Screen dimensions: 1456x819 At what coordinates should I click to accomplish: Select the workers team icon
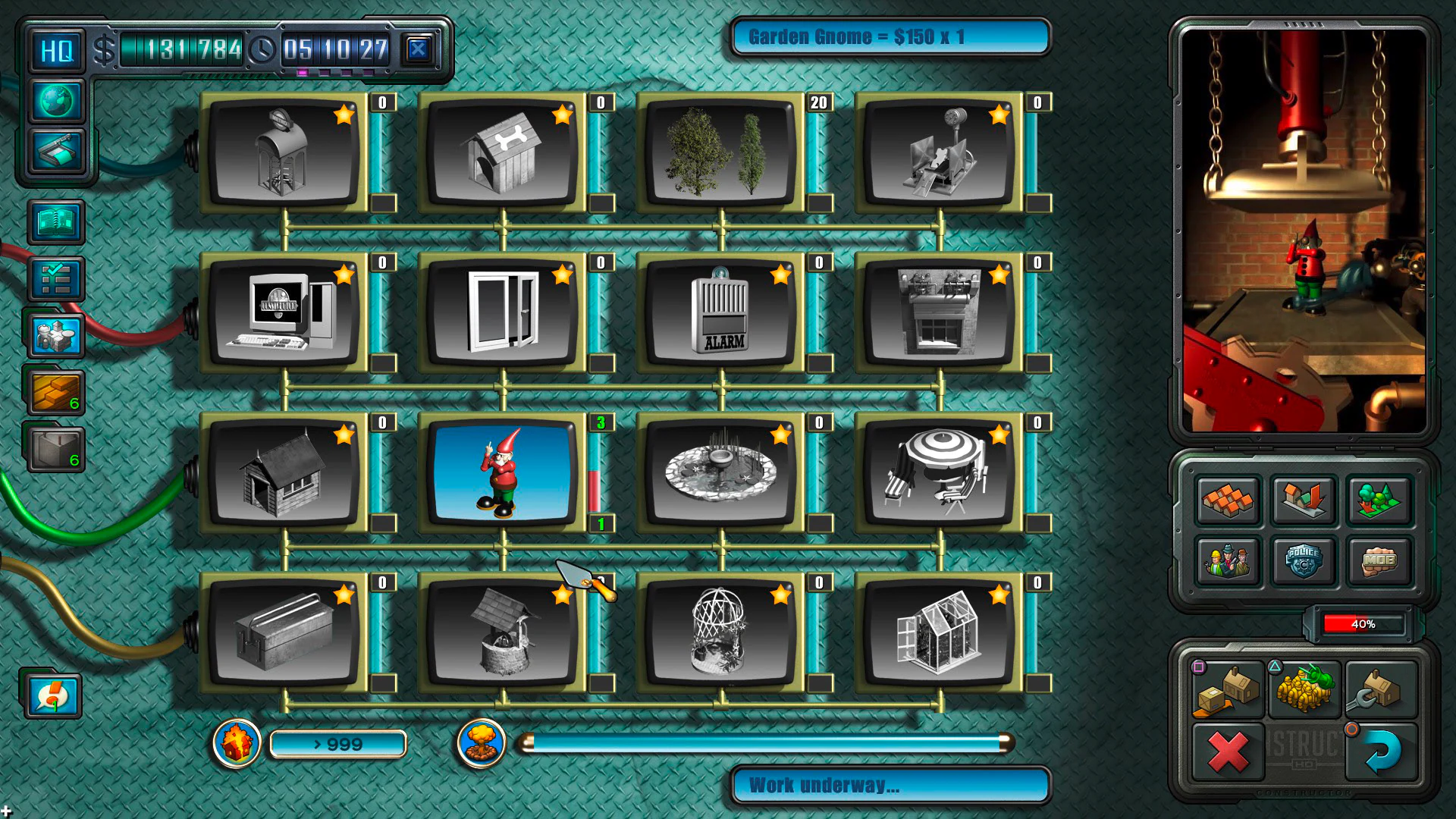(1229, 561)
